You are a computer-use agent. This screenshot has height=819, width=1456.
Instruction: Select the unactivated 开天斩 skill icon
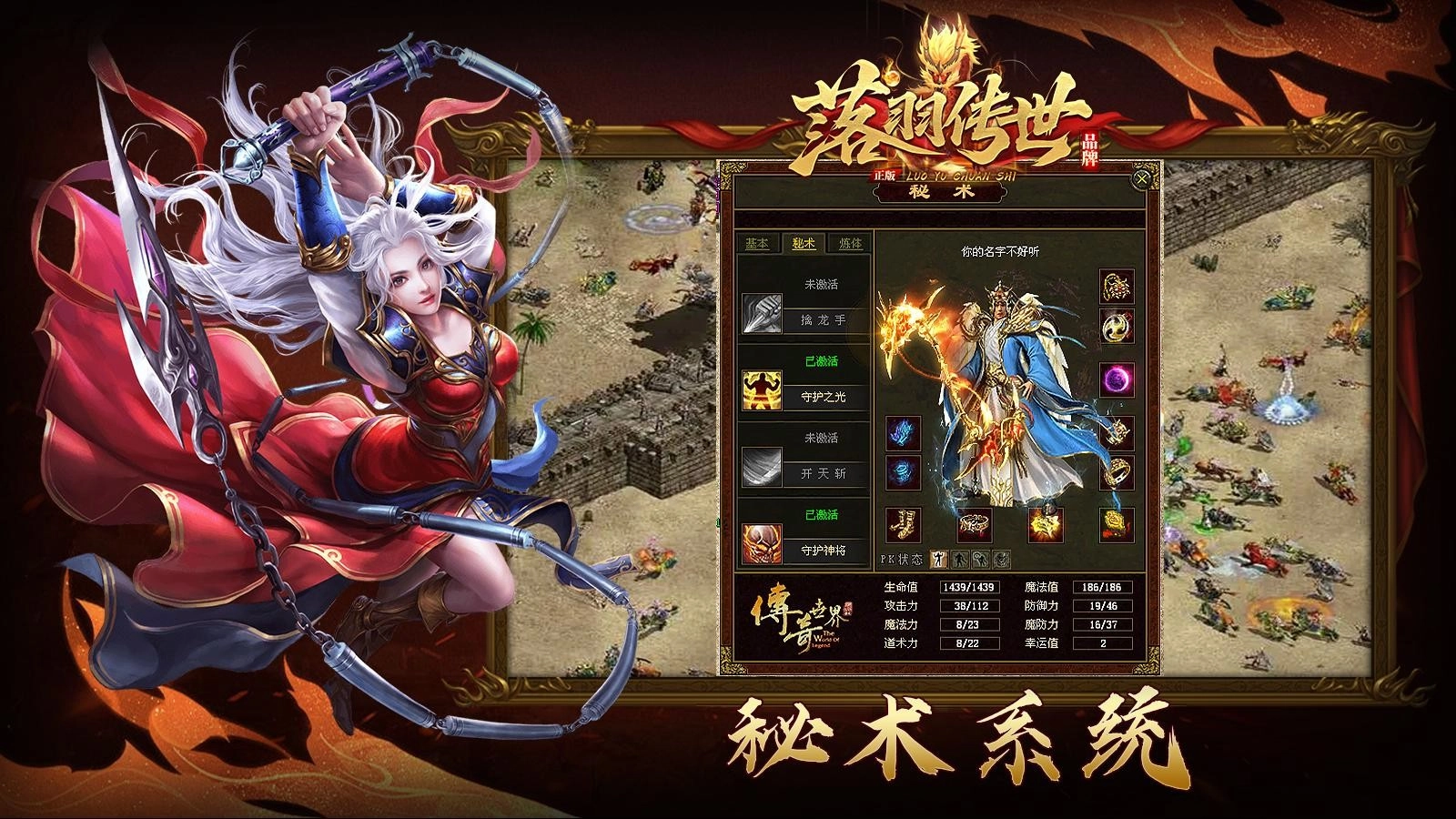761,466
